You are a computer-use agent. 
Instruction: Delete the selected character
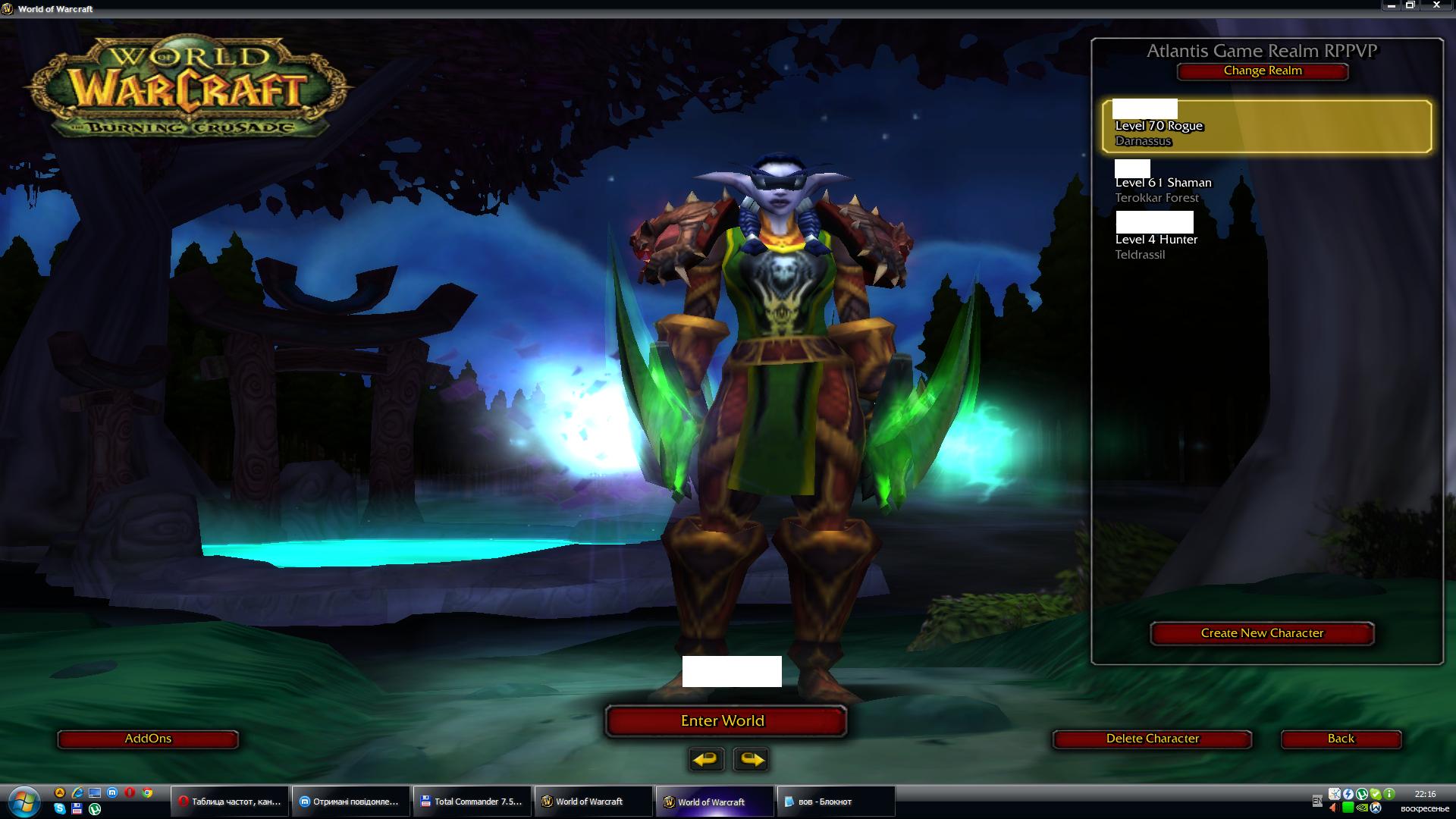(1152, 739)
